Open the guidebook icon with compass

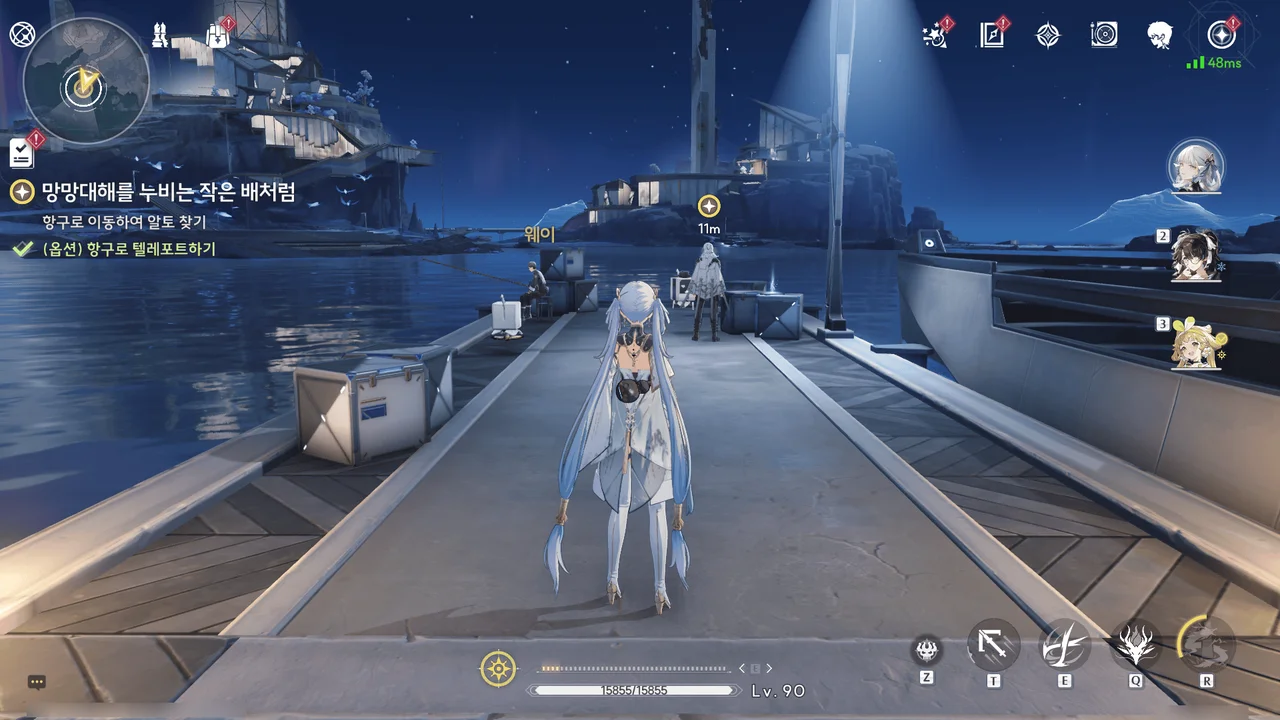(x=991, y=36)
